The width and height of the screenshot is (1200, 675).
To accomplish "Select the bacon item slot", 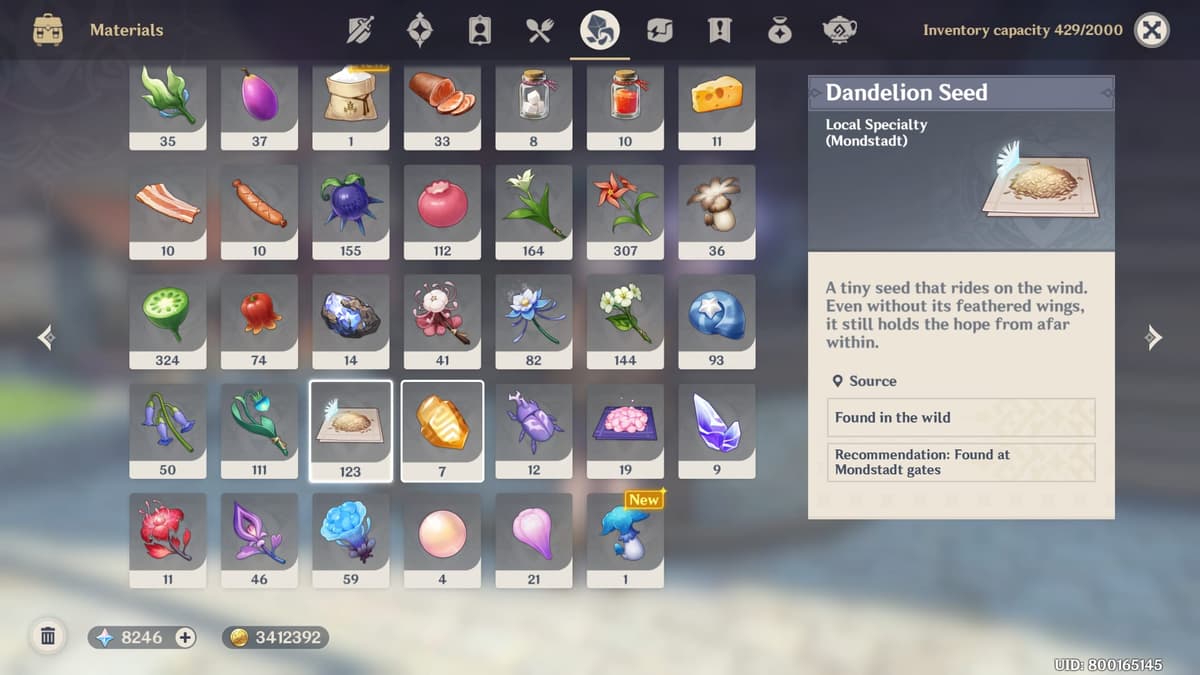I will [167, 211].
